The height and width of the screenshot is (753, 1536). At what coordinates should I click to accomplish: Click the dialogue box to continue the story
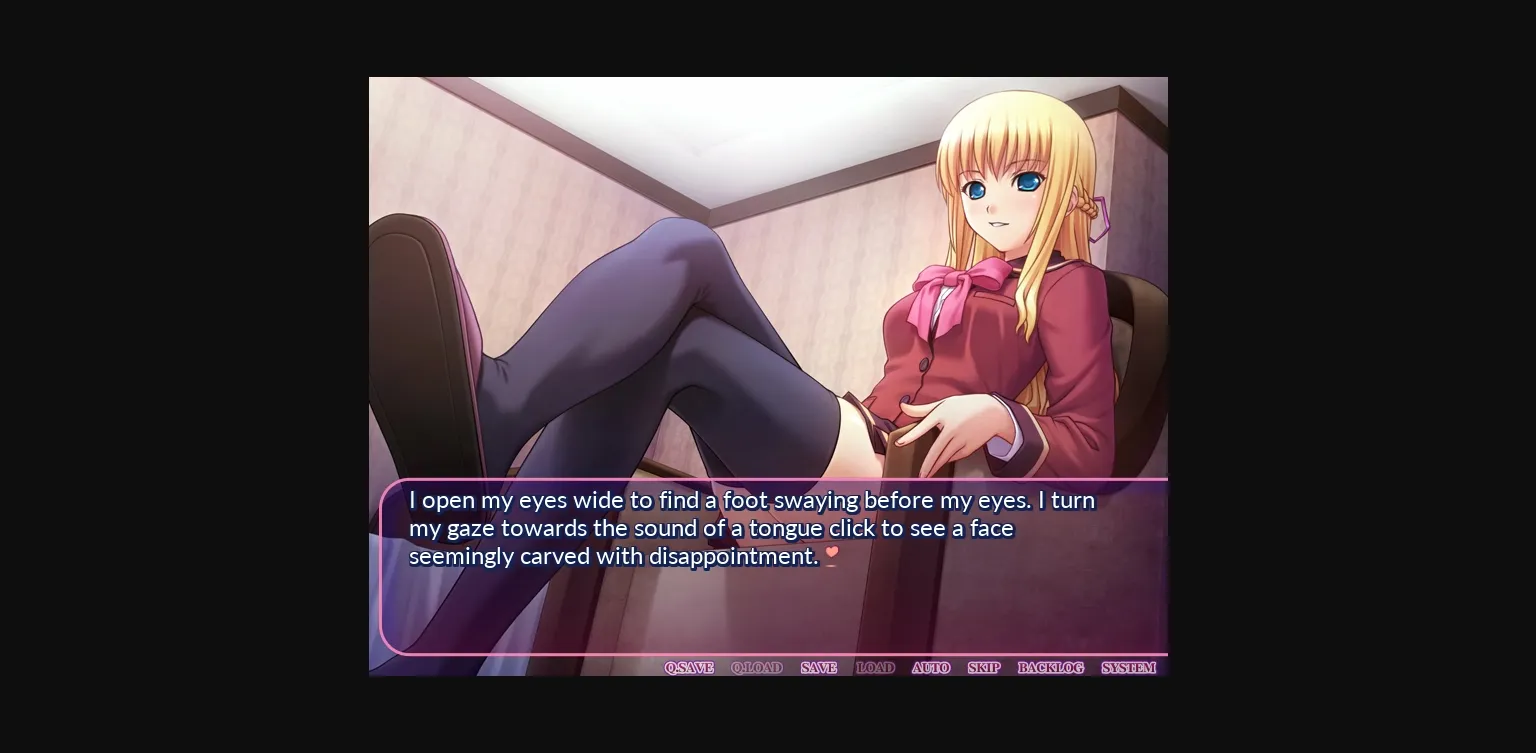click(770, 600)
